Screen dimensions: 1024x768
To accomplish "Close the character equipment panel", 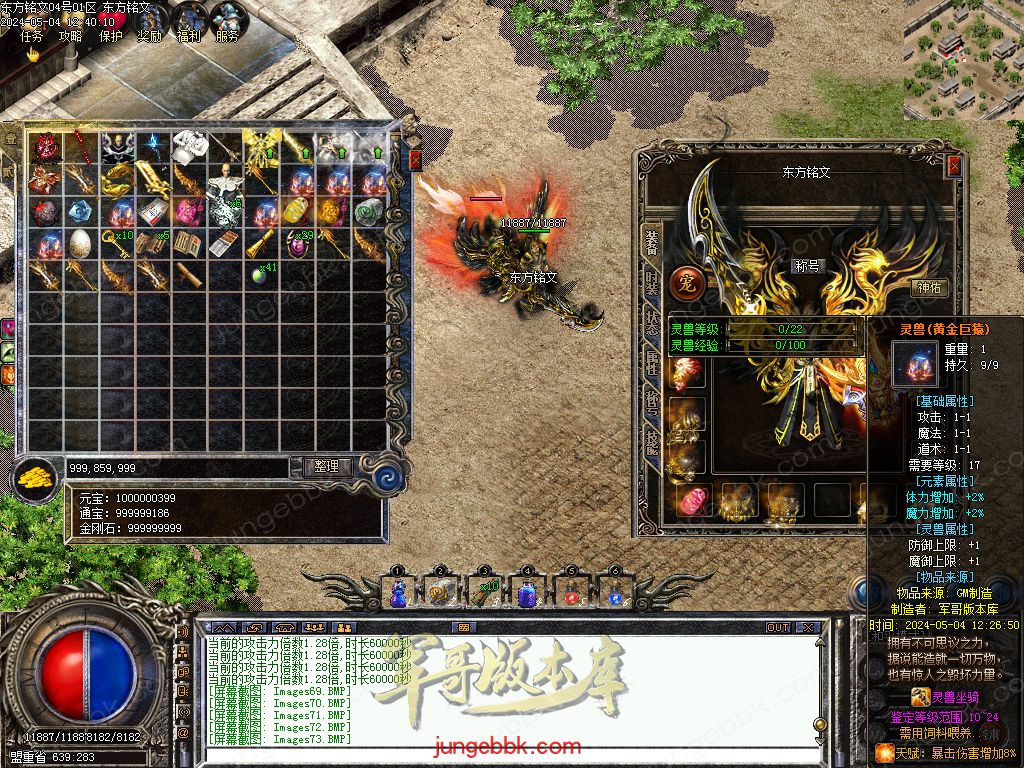I will tap(953, 166).
